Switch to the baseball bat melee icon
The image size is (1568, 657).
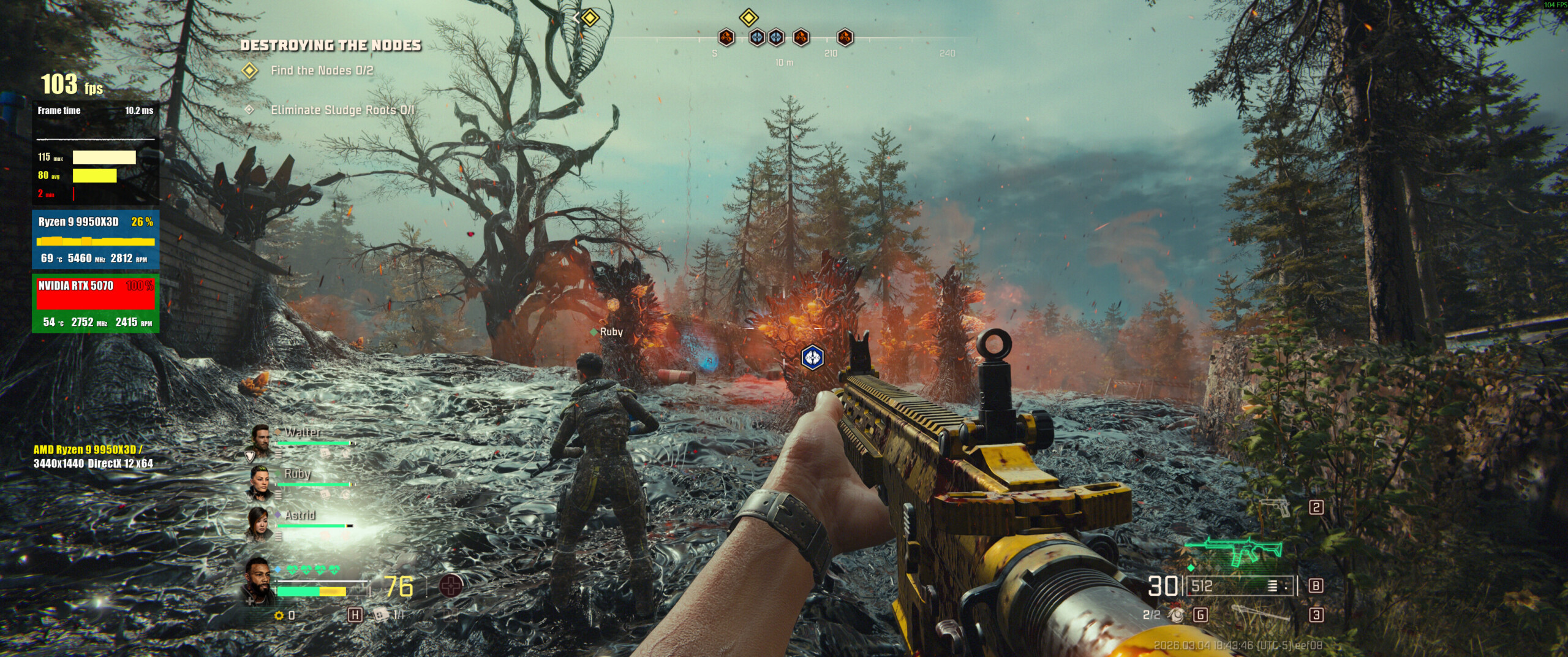(x=1262, y=613)
